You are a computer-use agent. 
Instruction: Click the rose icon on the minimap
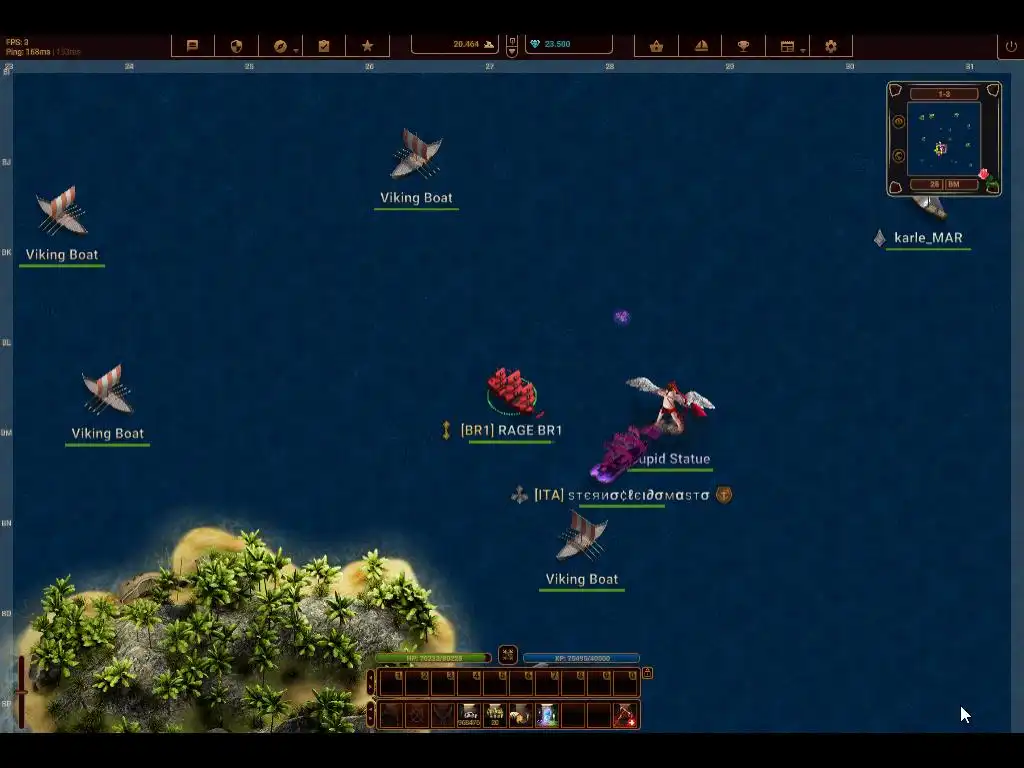[x=984, y=175]
